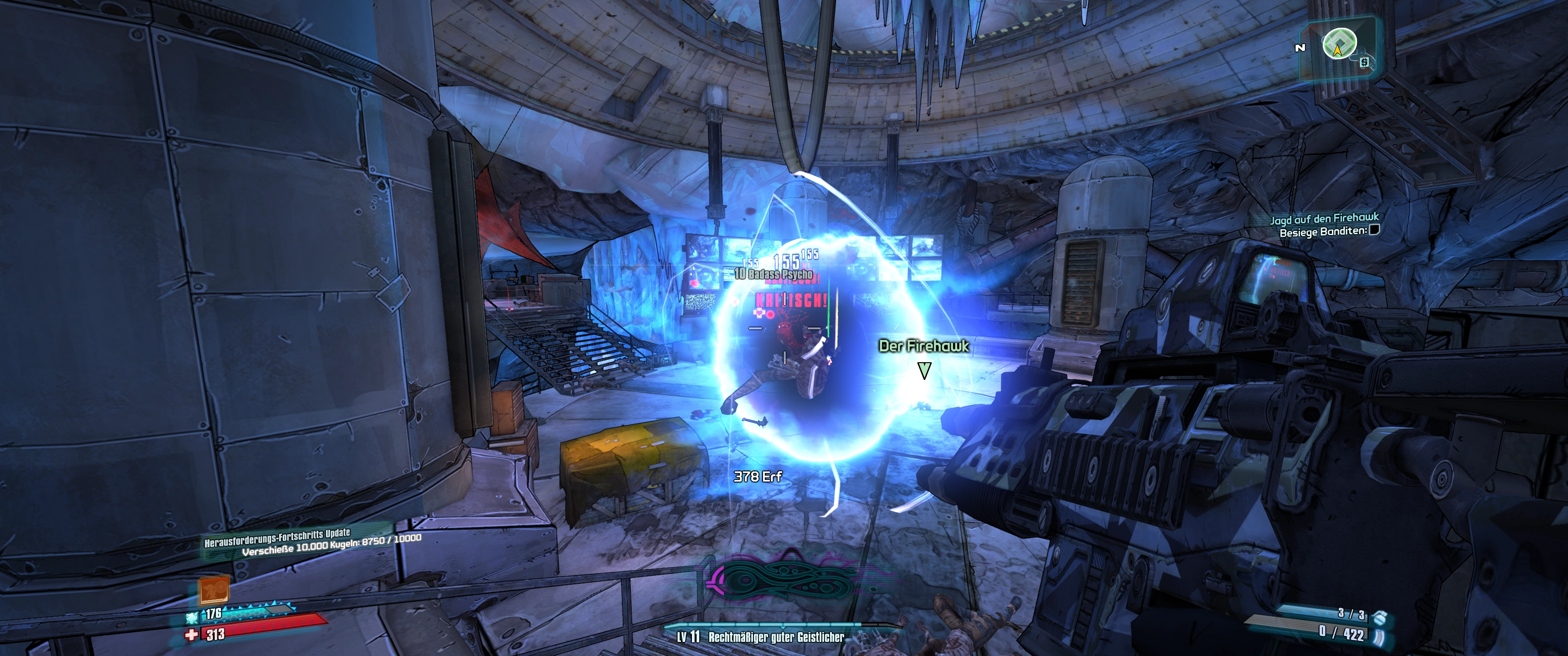The height and width of the screenshot is (656, 1568).
Task: Select the dollar-sign vendor marker on minimap
Action: coord(1365,62)
